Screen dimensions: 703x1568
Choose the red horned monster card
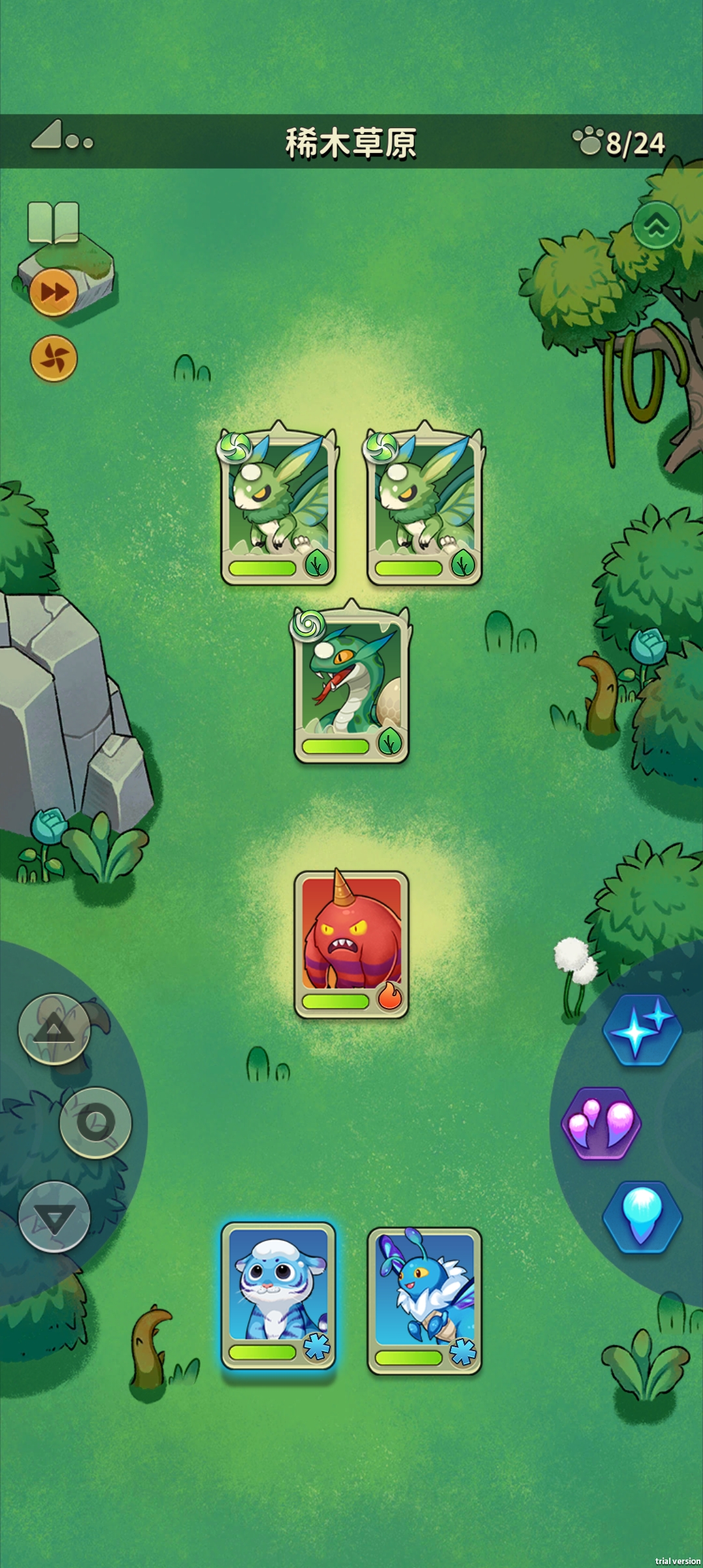click(351, 944)
